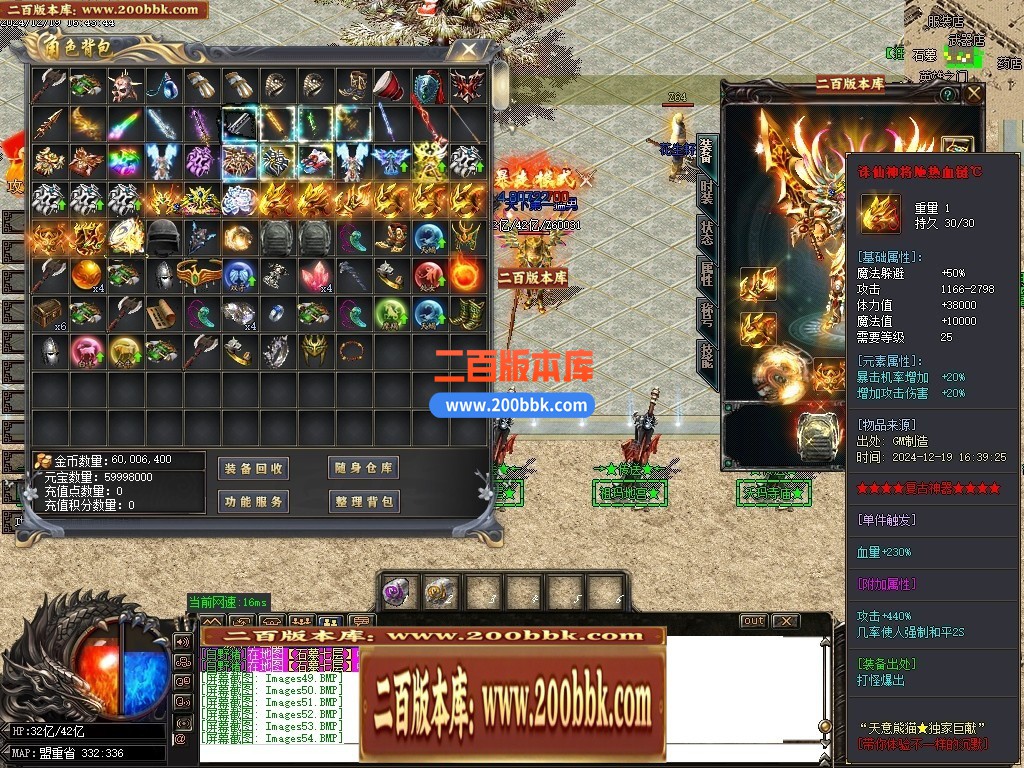Select the black tactical helmet item
This screenshot has width=1024, height=768.
(162, 236)
